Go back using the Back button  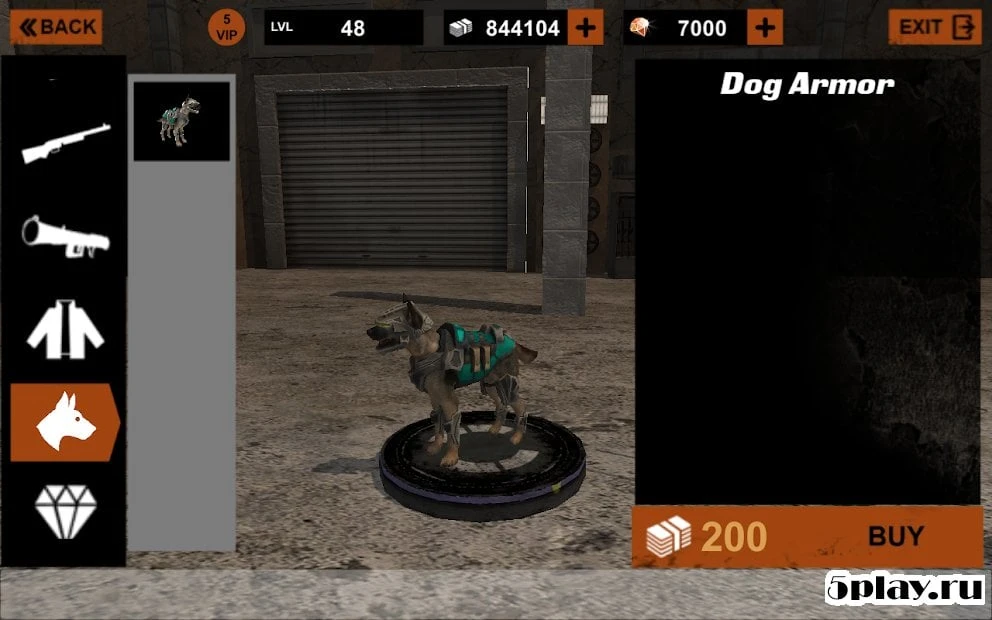[x=56, y=27]
